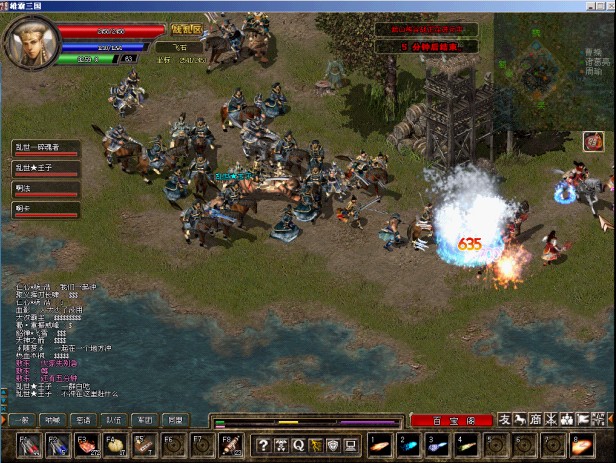Click the Q icon in the bottom bar
616x463 pixels.
(298, 444)
